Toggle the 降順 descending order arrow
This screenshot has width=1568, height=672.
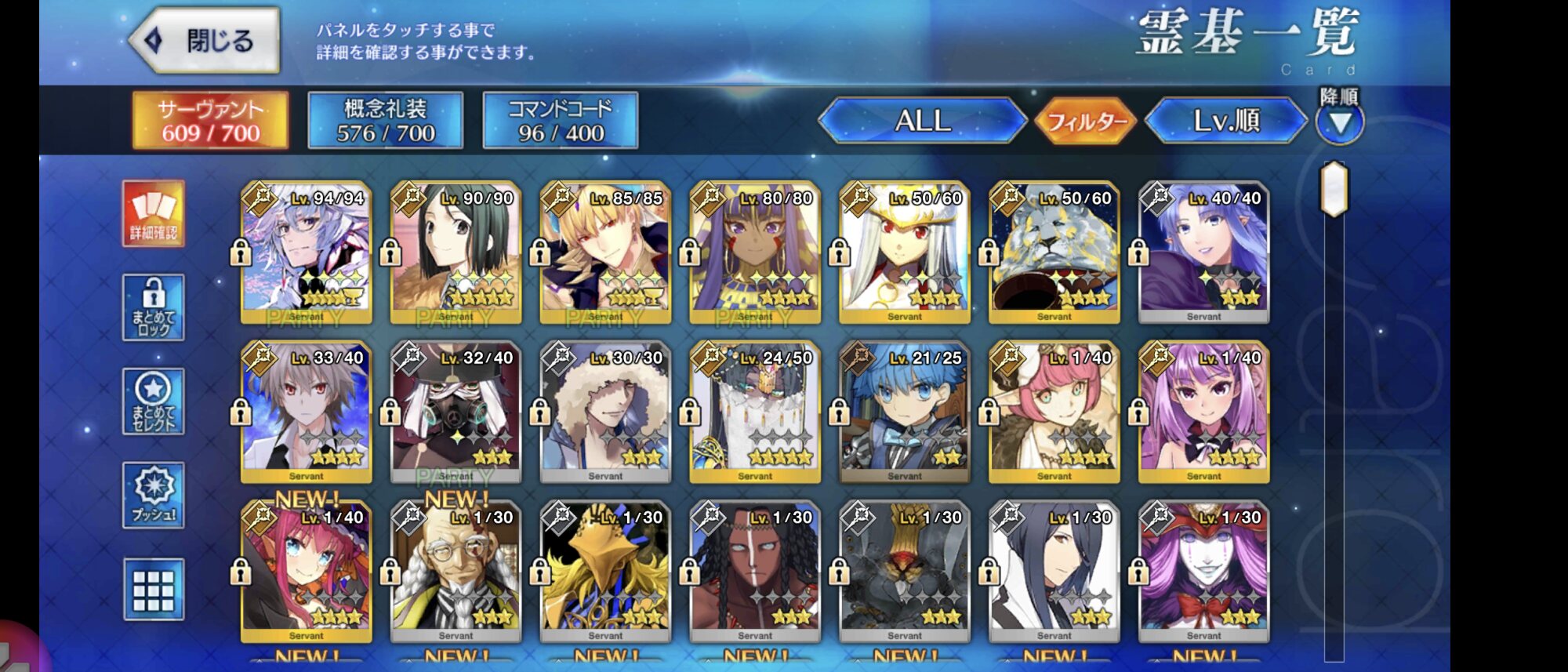coord(1339,122)
